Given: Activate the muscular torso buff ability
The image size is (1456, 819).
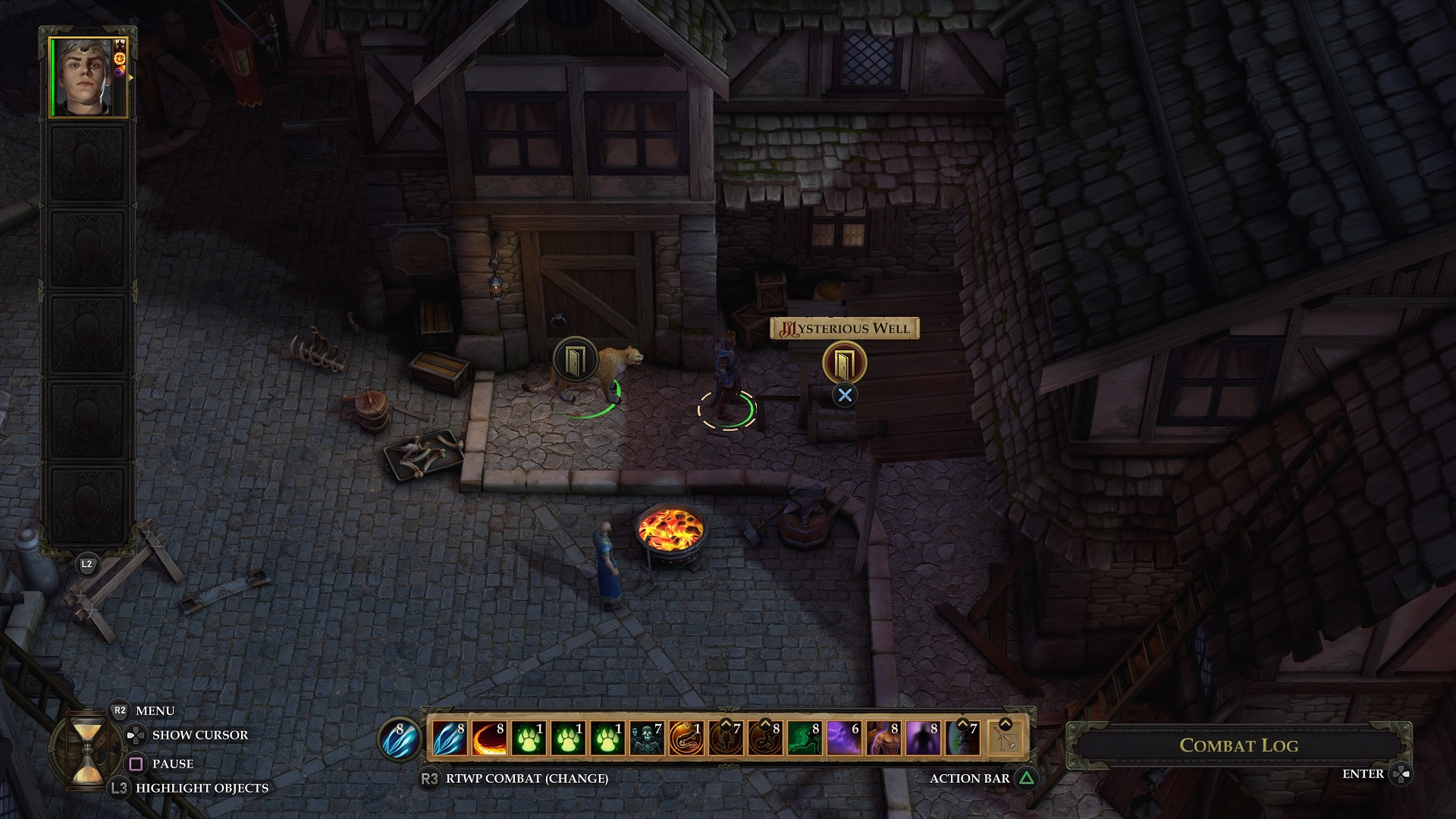Looking at the screenshot, I should click(x=883, y=738).
